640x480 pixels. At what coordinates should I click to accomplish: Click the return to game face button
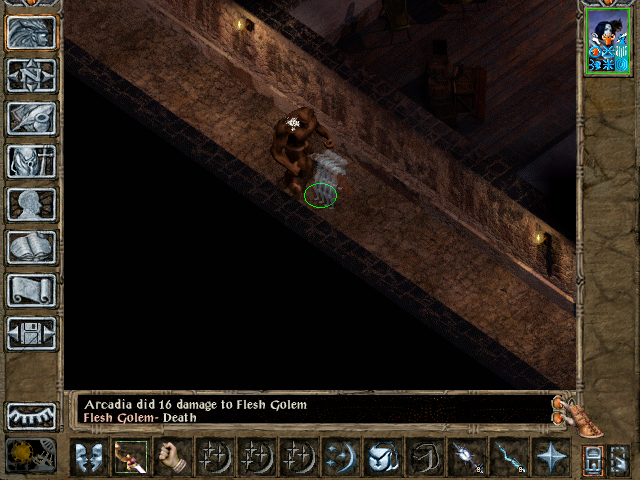point(31,32)
